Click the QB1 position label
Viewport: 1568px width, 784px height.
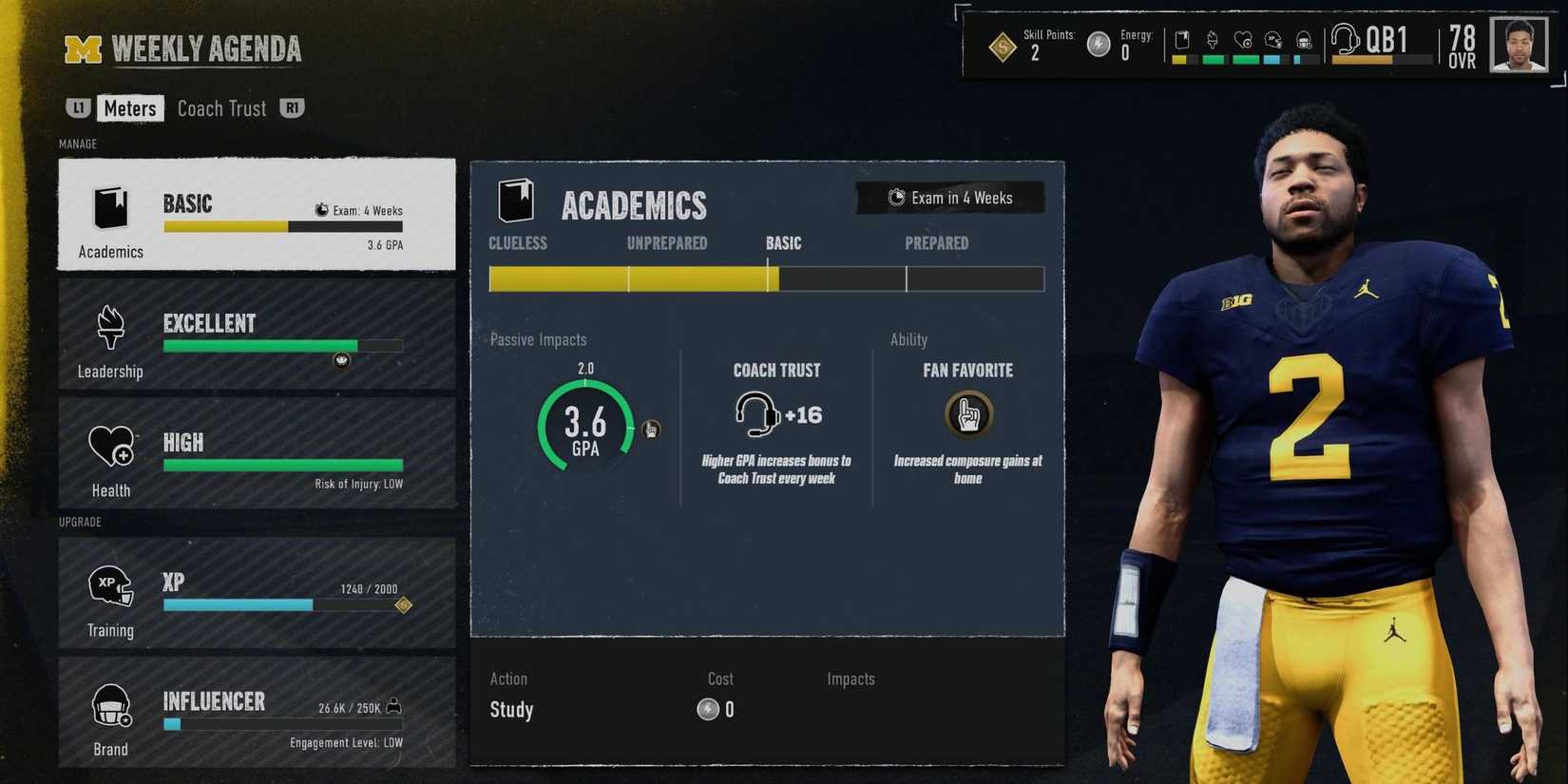[x=1387, y=42]
